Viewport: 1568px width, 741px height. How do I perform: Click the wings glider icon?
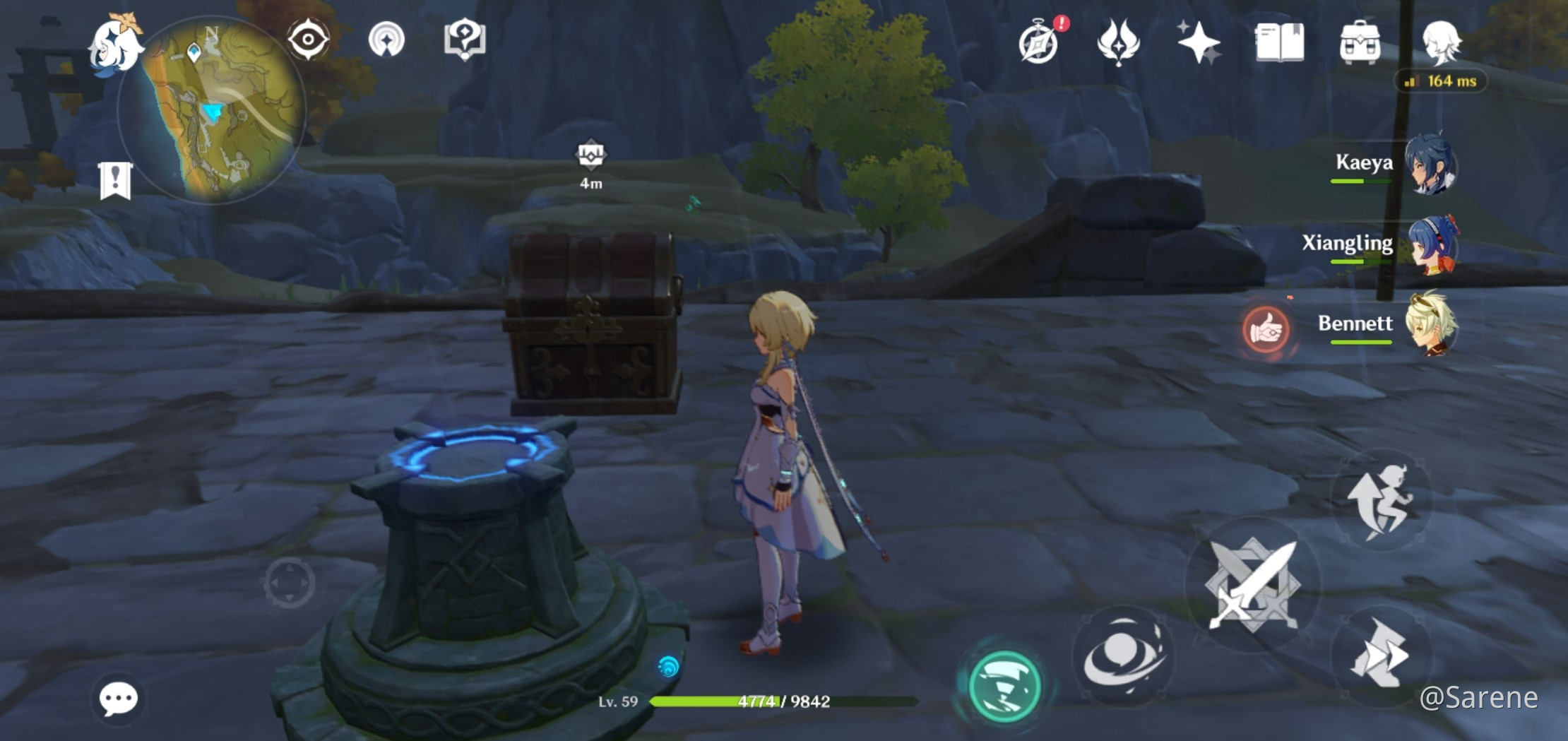coord(1119,42)
